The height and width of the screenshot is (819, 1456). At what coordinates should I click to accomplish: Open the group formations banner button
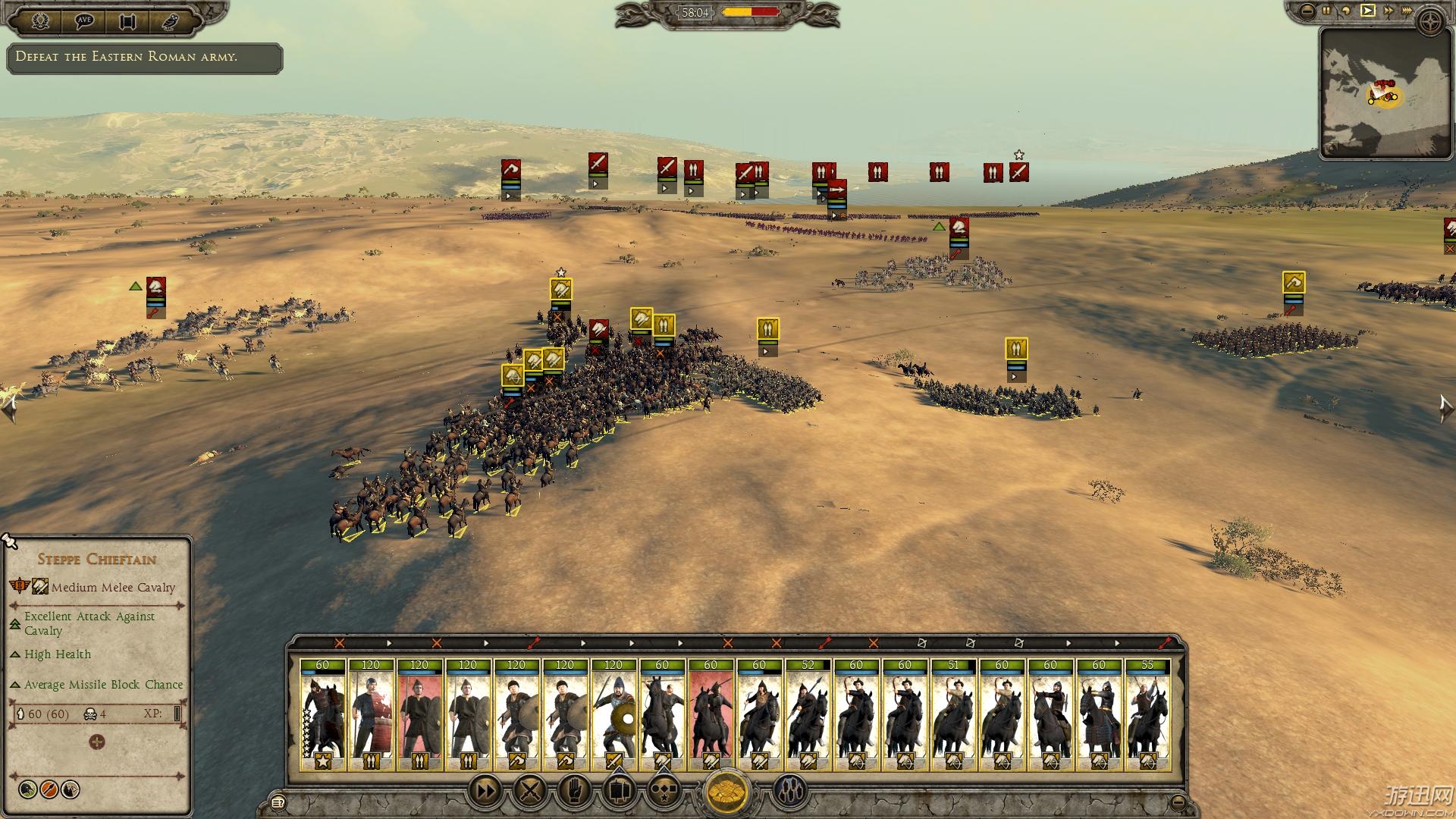[619, 792]
